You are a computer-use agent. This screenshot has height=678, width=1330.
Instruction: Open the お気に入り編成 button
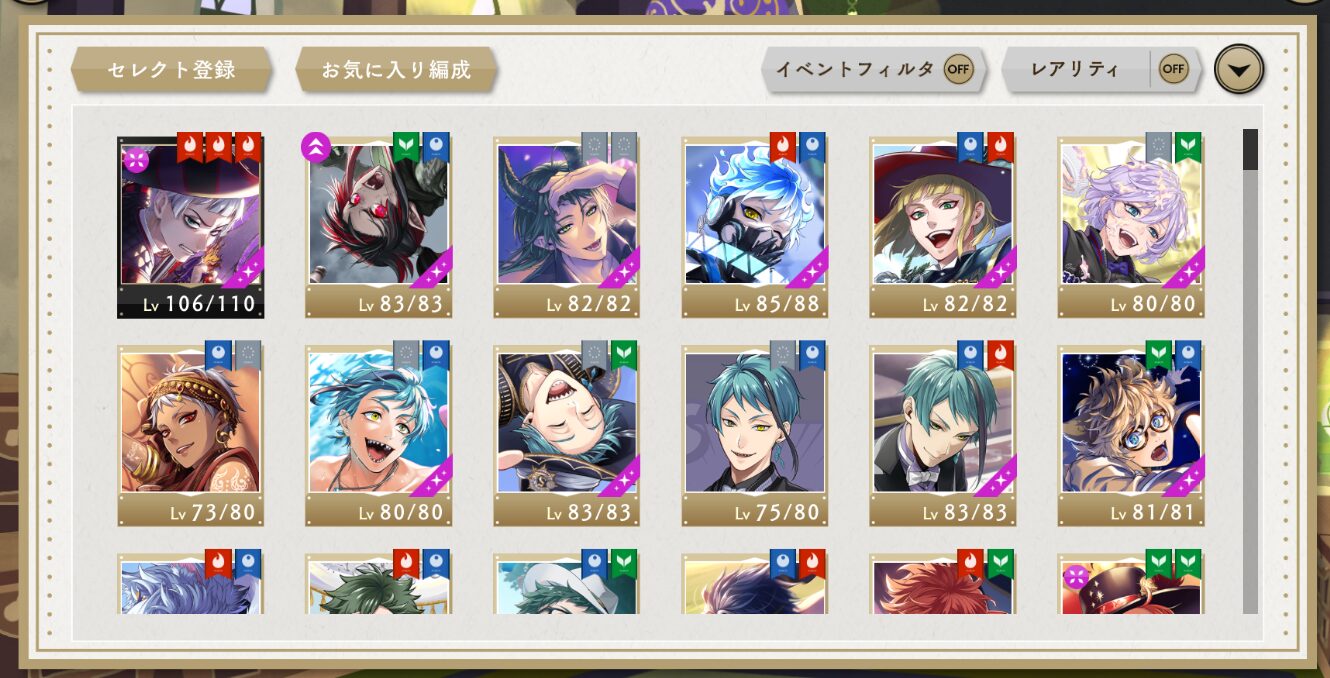[x=396, y=70]
